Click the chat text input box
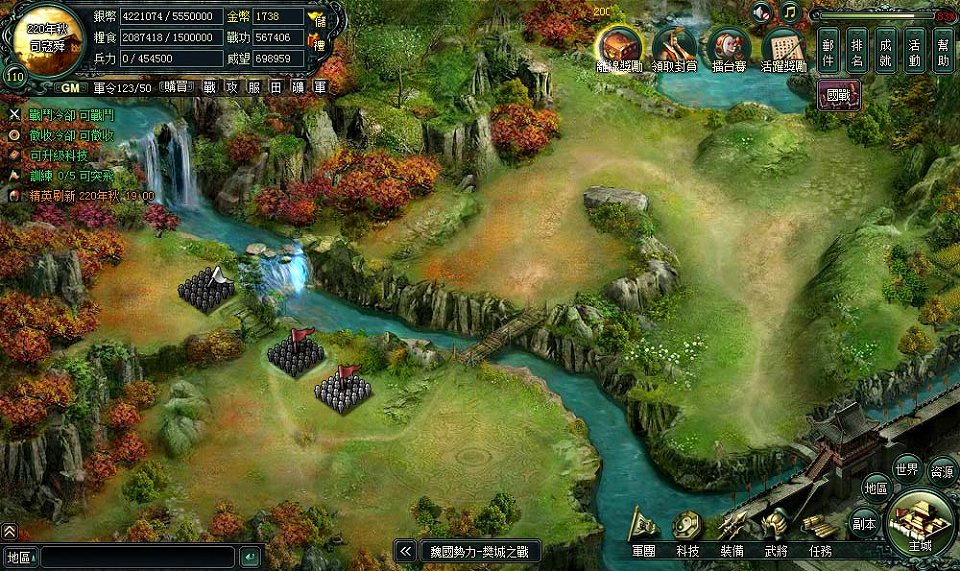 [138, 557]
